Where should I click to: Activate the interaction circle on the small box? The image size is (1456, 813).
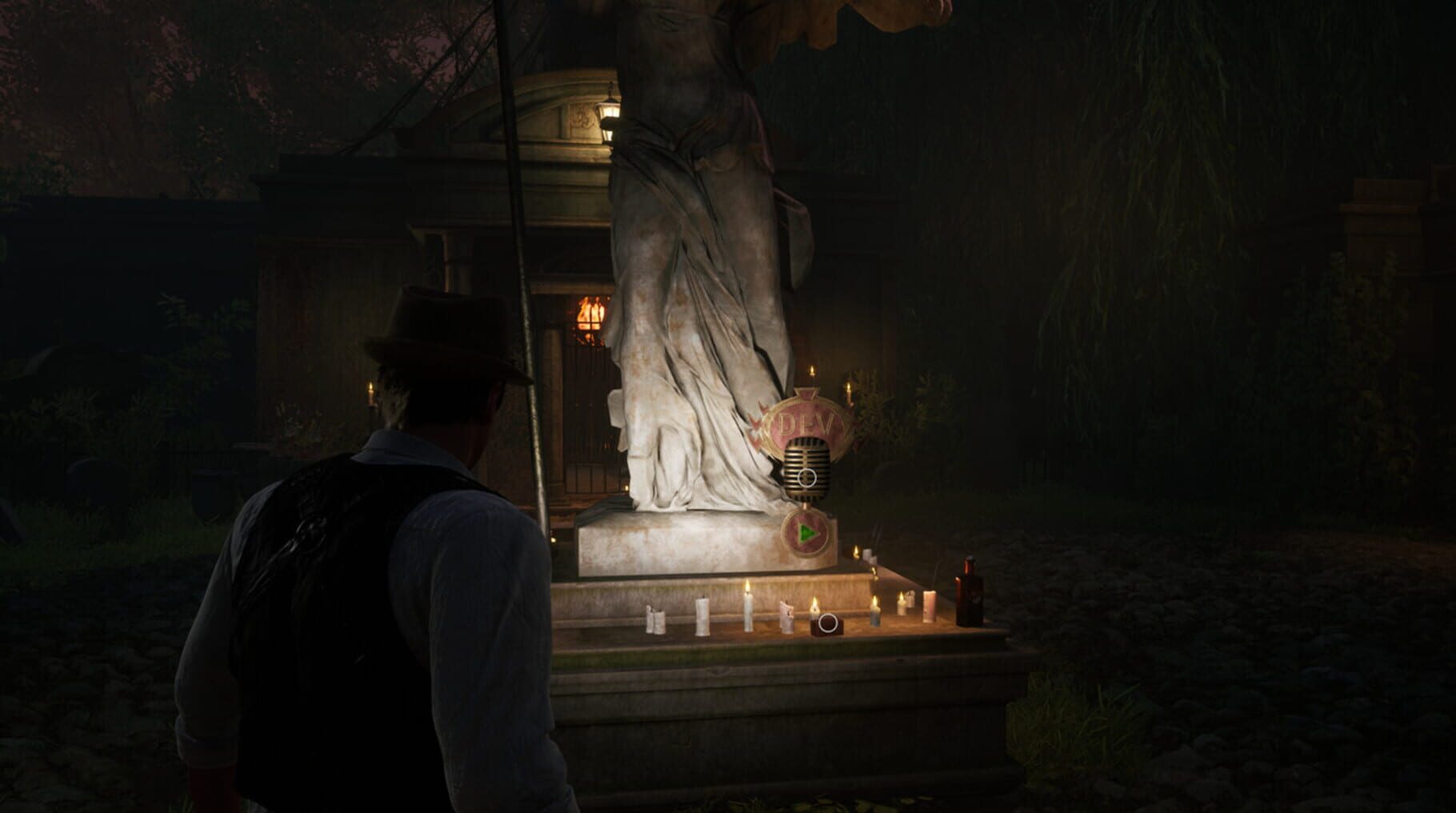click(x=828, y=622)
